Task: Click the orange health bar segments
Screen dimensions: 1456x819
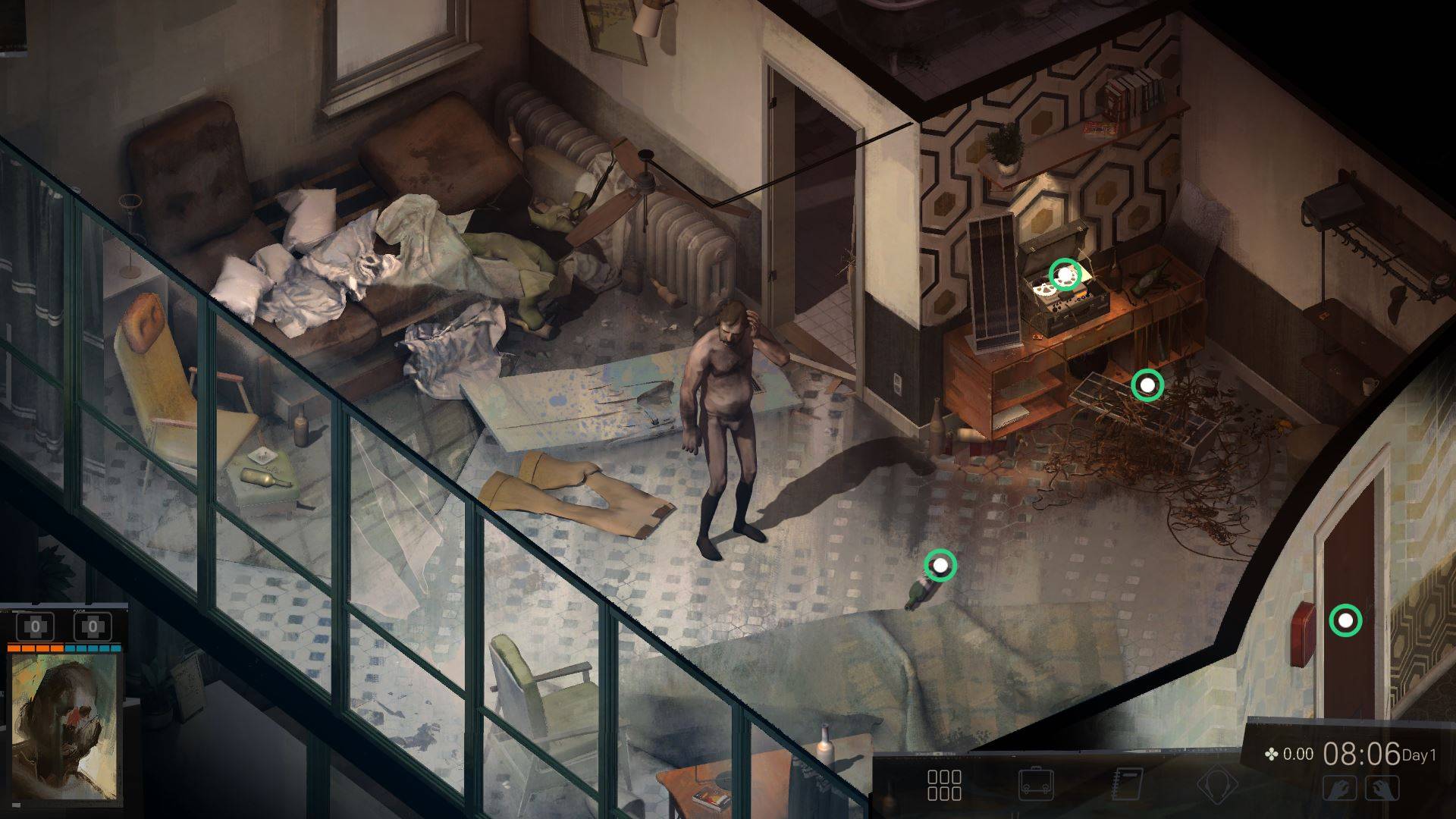Action: [x=36, y=649]
